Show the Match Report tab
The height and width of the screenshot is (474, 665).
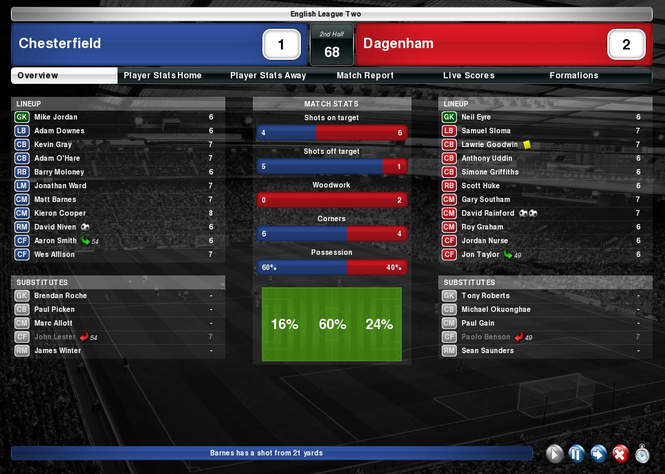[365, 76]
